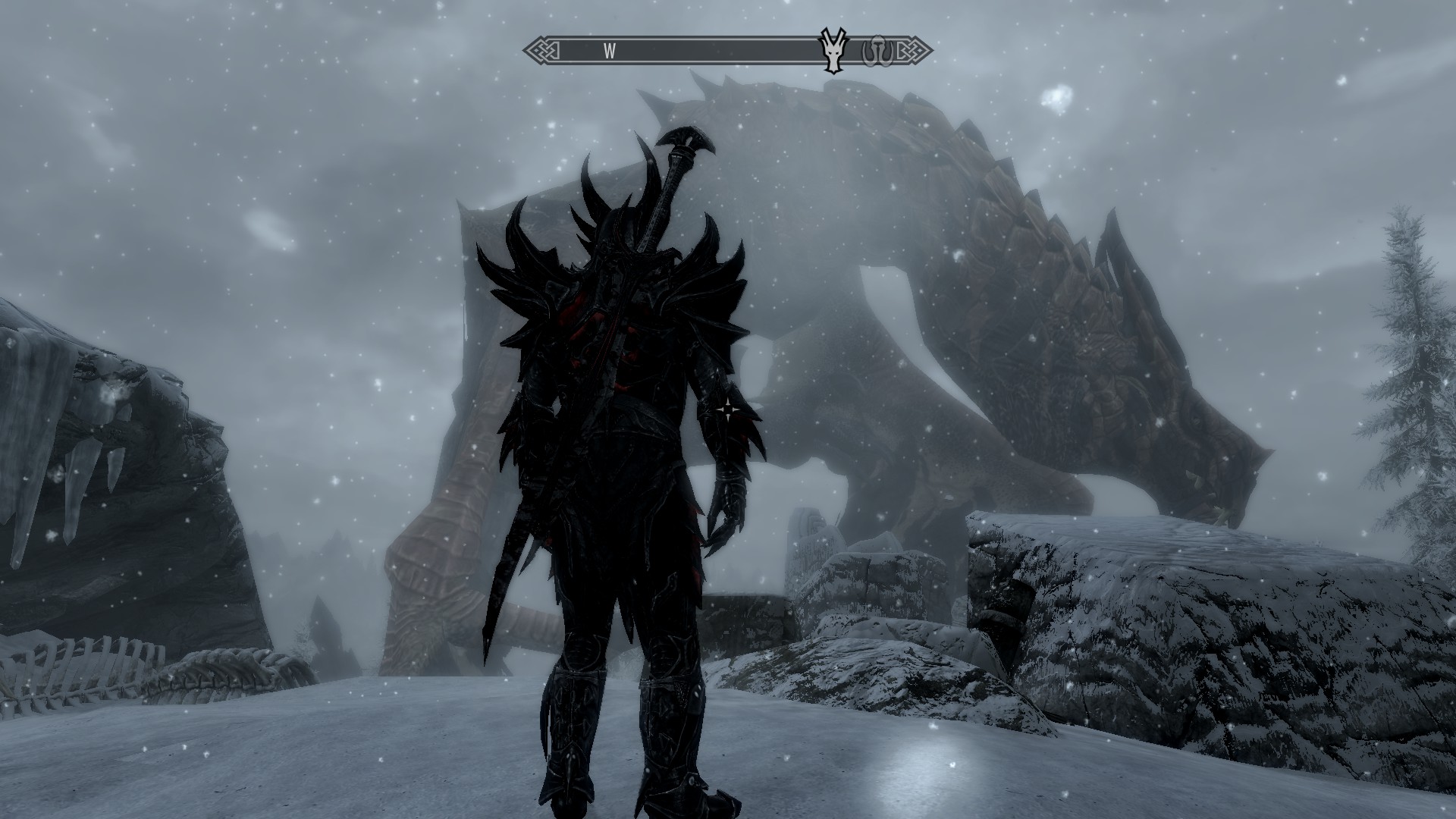Select the arched location marker on the compass

point(876,50)
